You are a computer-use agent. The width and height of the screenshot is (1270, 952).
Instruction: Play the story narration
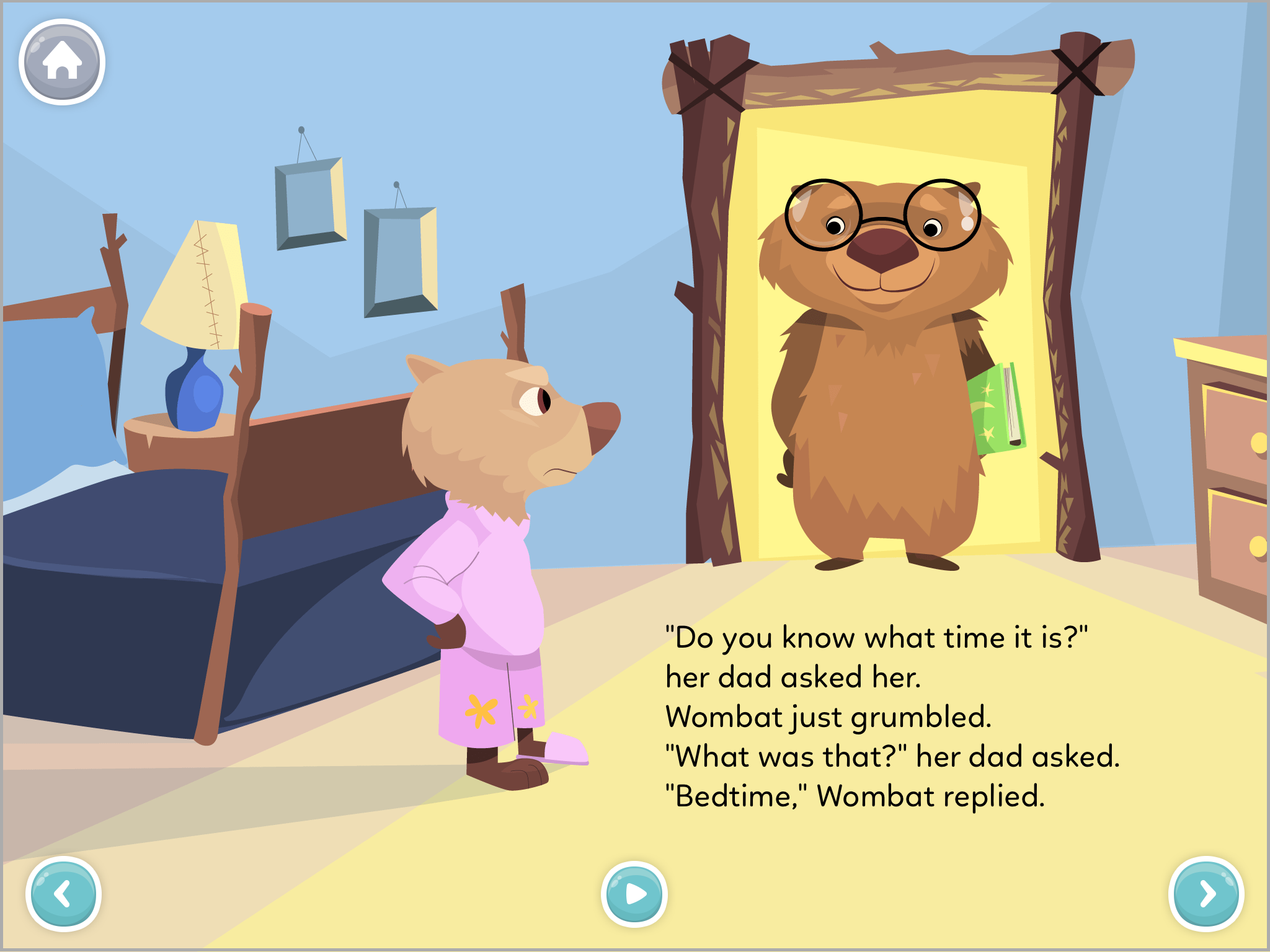coord(634,894)
